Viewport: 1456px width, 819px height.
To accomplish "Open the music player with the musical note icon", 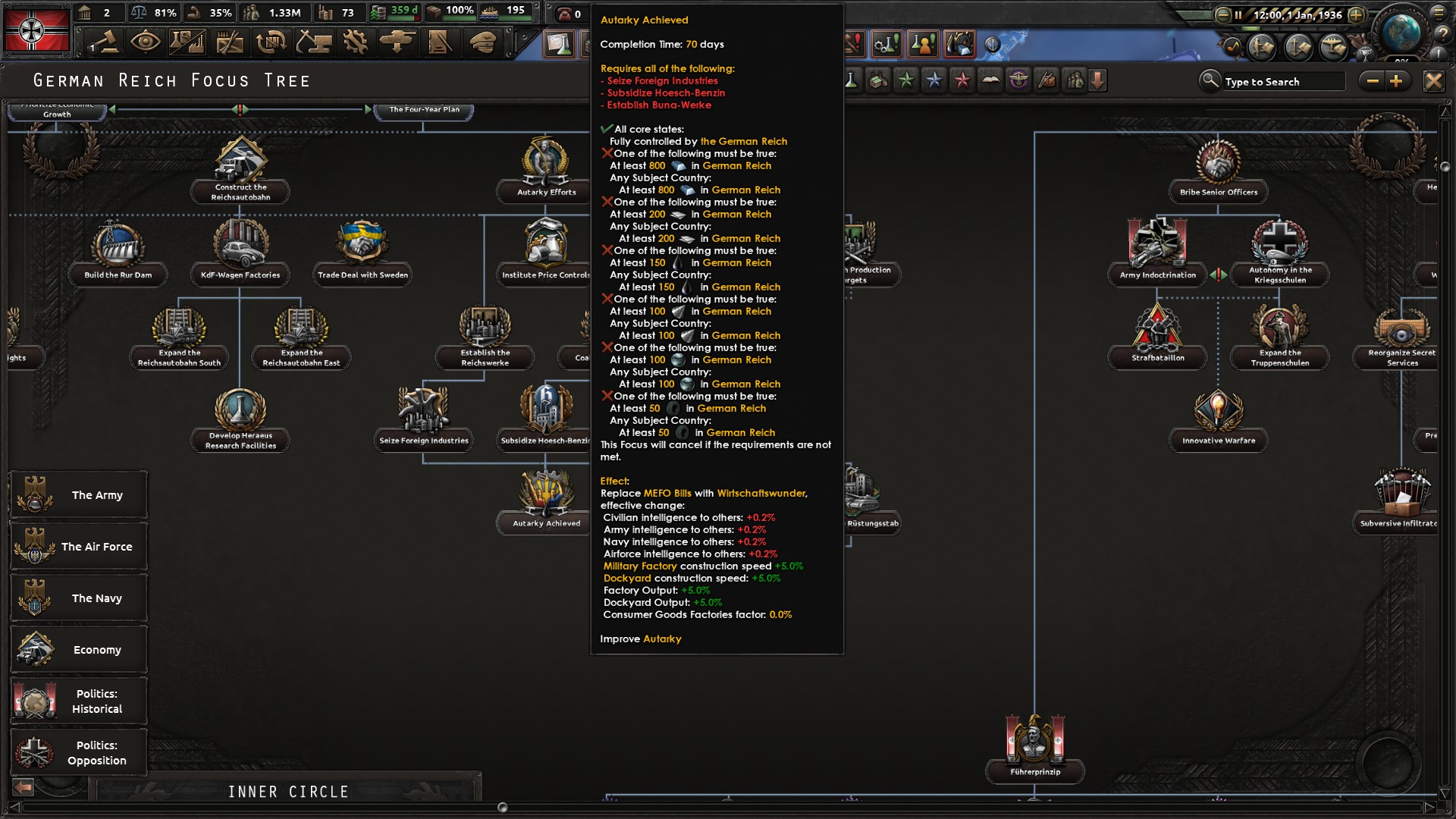I will click(x=1233, y=45).
